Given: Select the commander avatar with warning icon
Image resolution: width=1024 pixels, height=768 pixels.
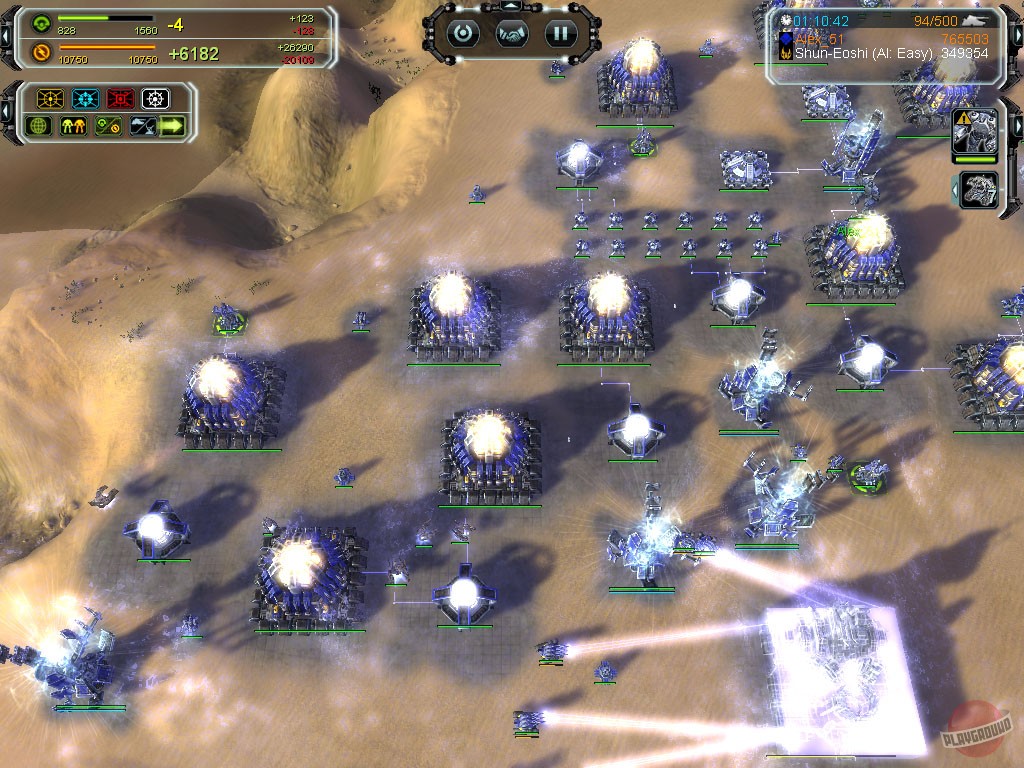Looking at the screenshot, I should 976,131.
